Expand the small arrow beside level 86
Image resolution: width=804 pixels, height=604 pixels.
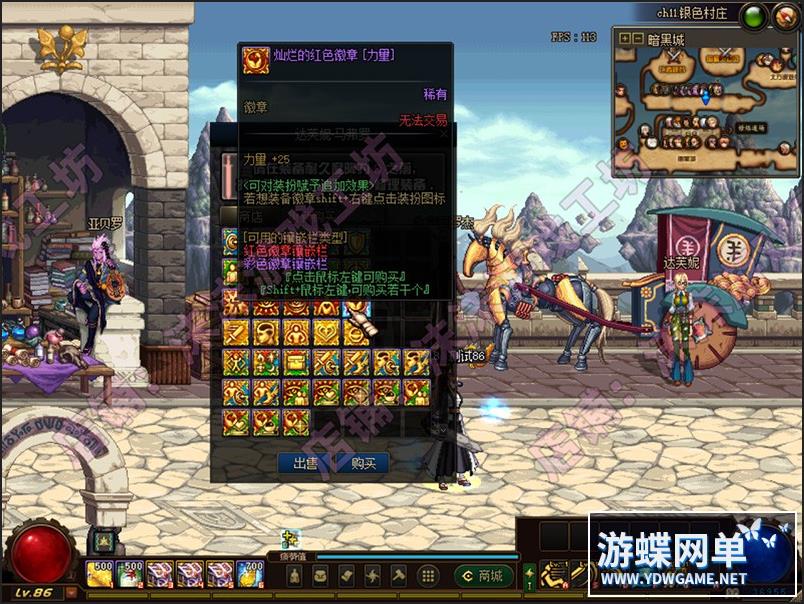[x=72, y=593]
